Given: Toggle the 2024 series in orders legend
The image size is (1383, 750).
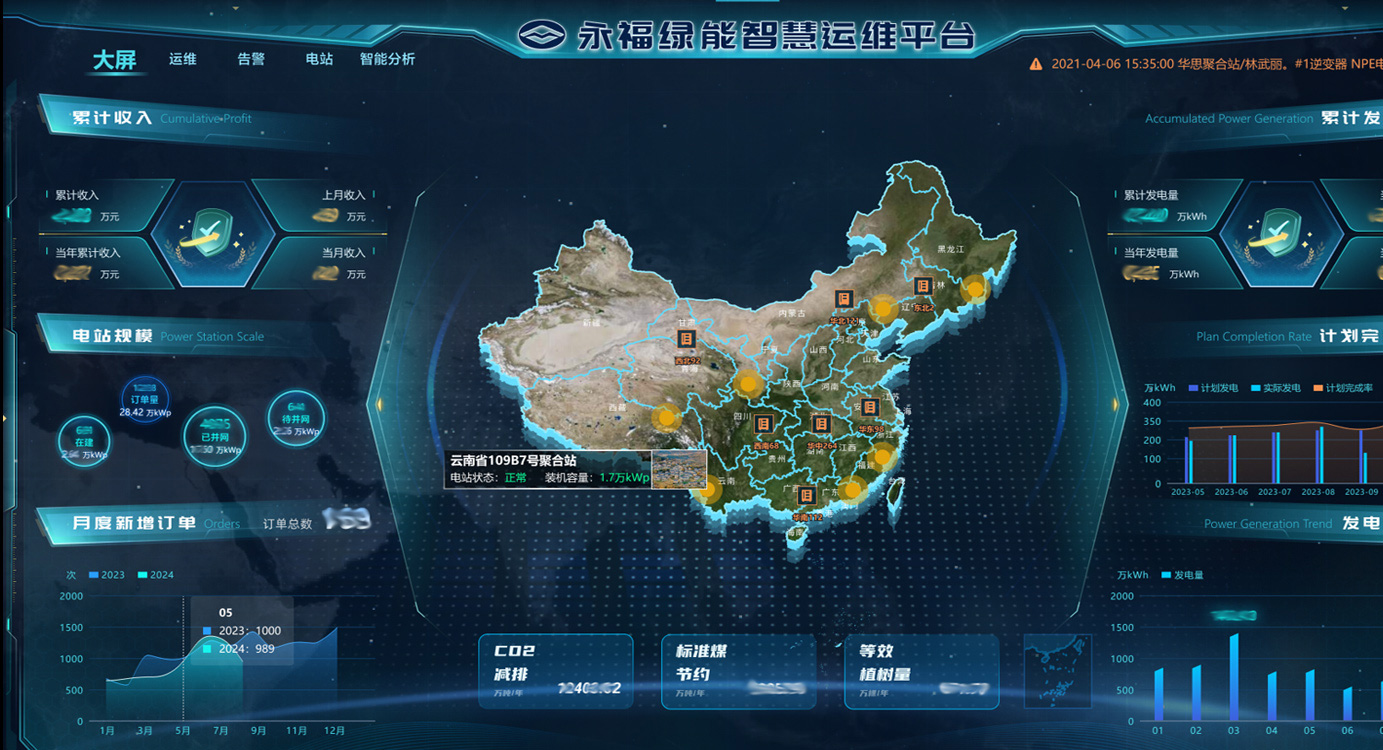Looking at the screenshot, I should (155, 575).
